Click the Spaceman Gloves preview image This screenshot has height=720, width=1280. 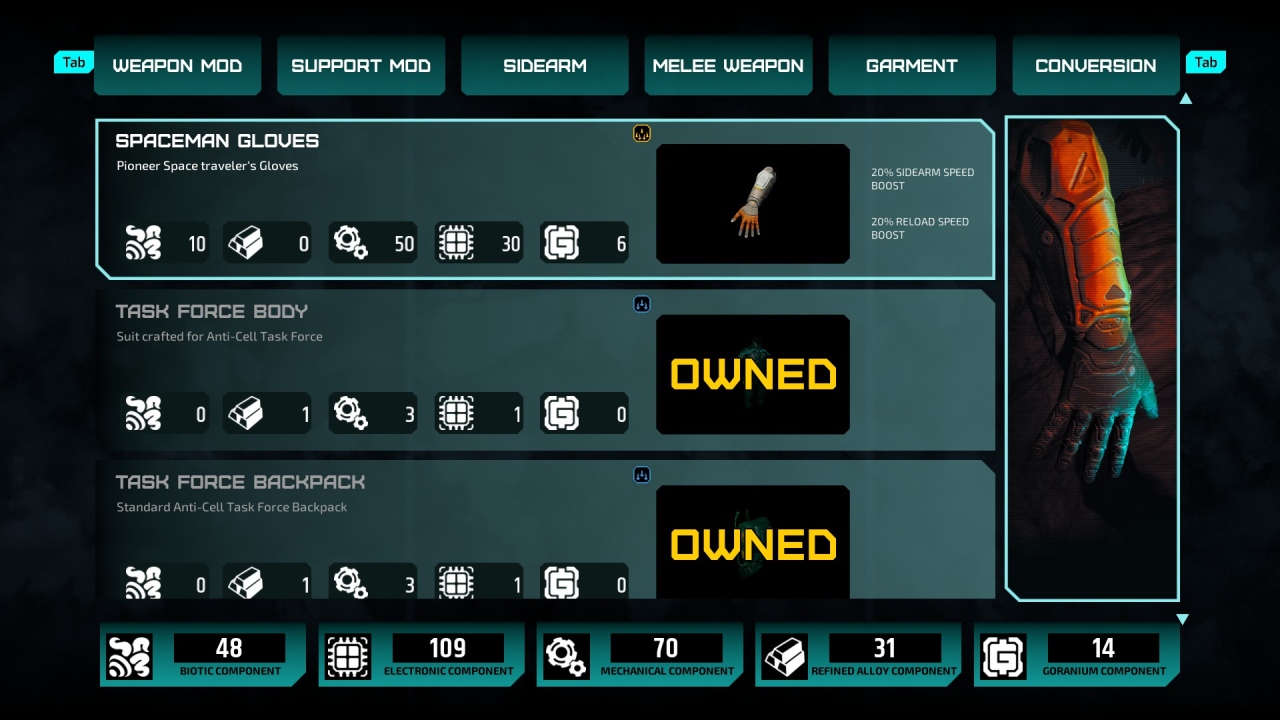pyautogui.click(x=752, y=203)
